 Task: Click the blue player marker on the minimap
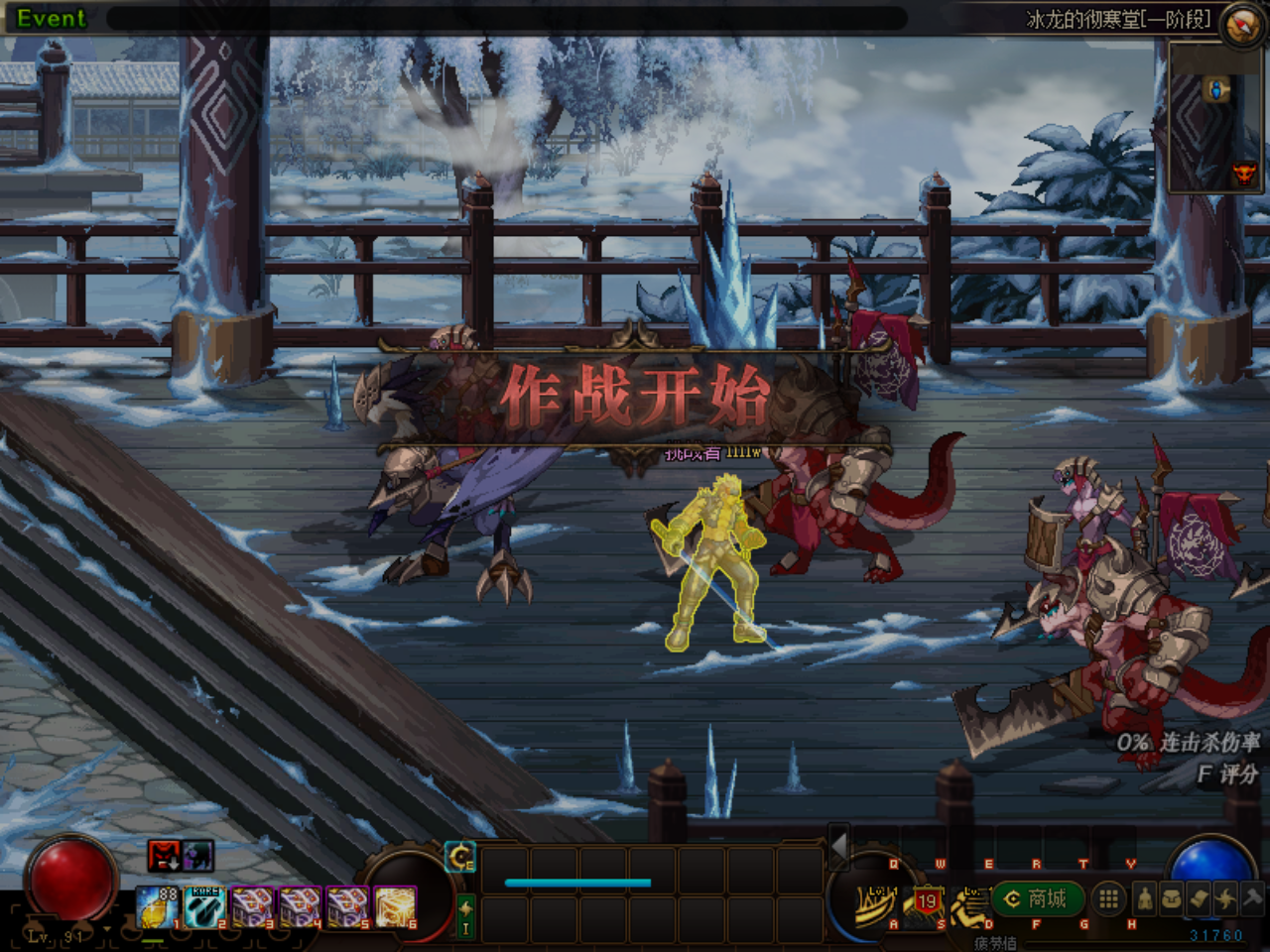1215,91
